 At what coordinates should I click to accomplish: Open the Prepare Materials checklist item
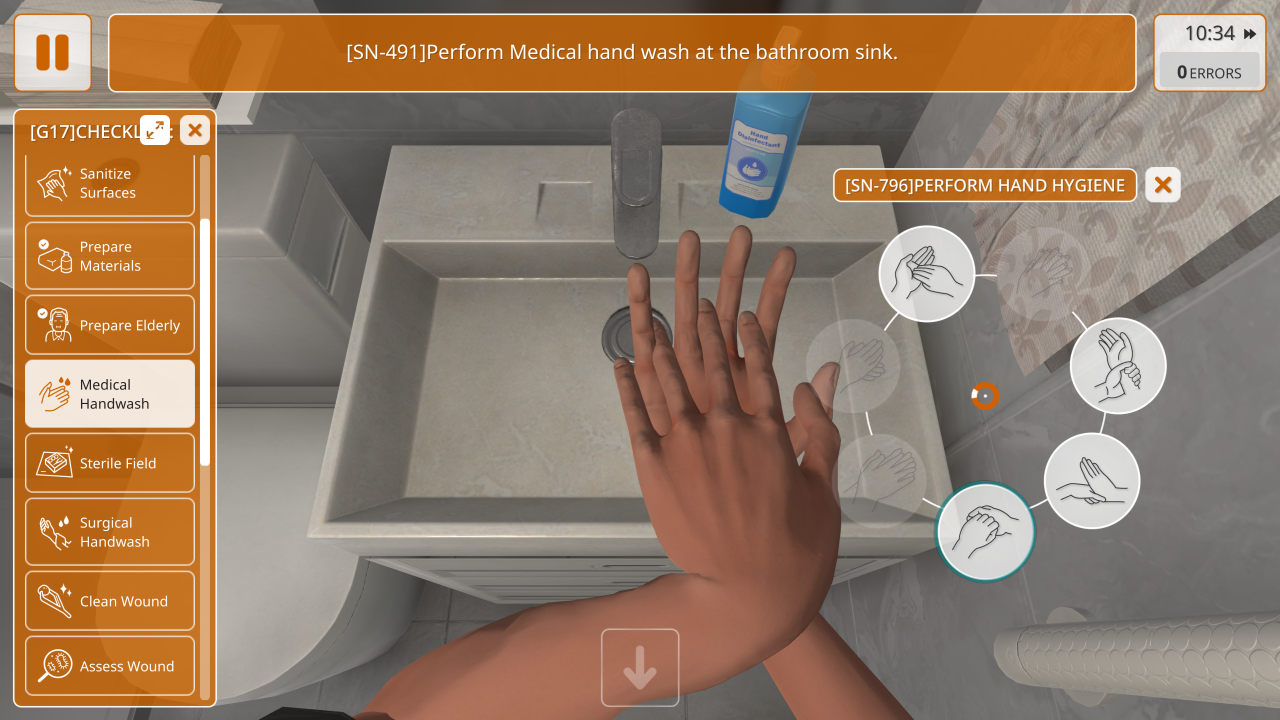tap(110, 256)
